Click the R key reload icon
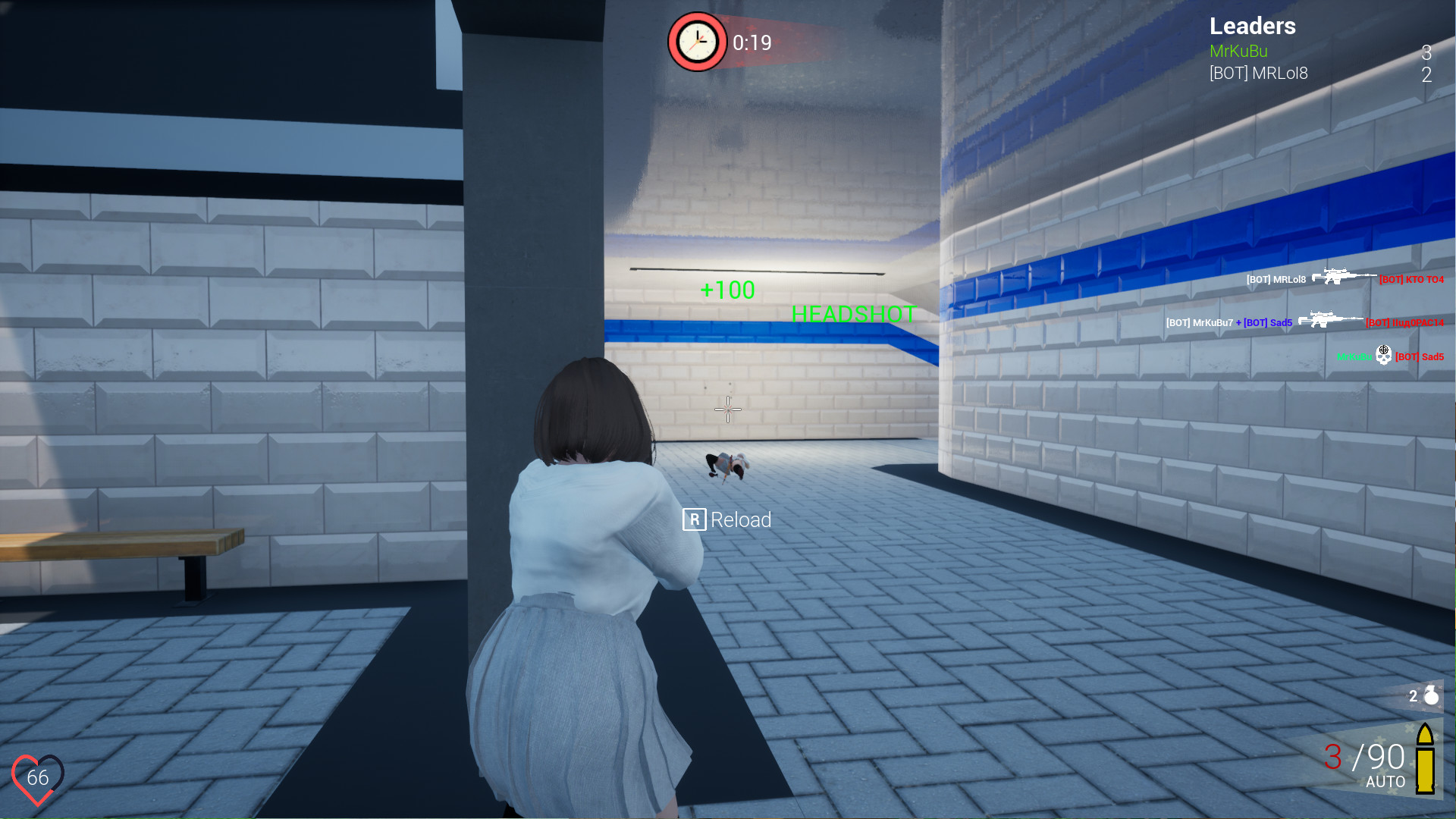 click(695, 520)
